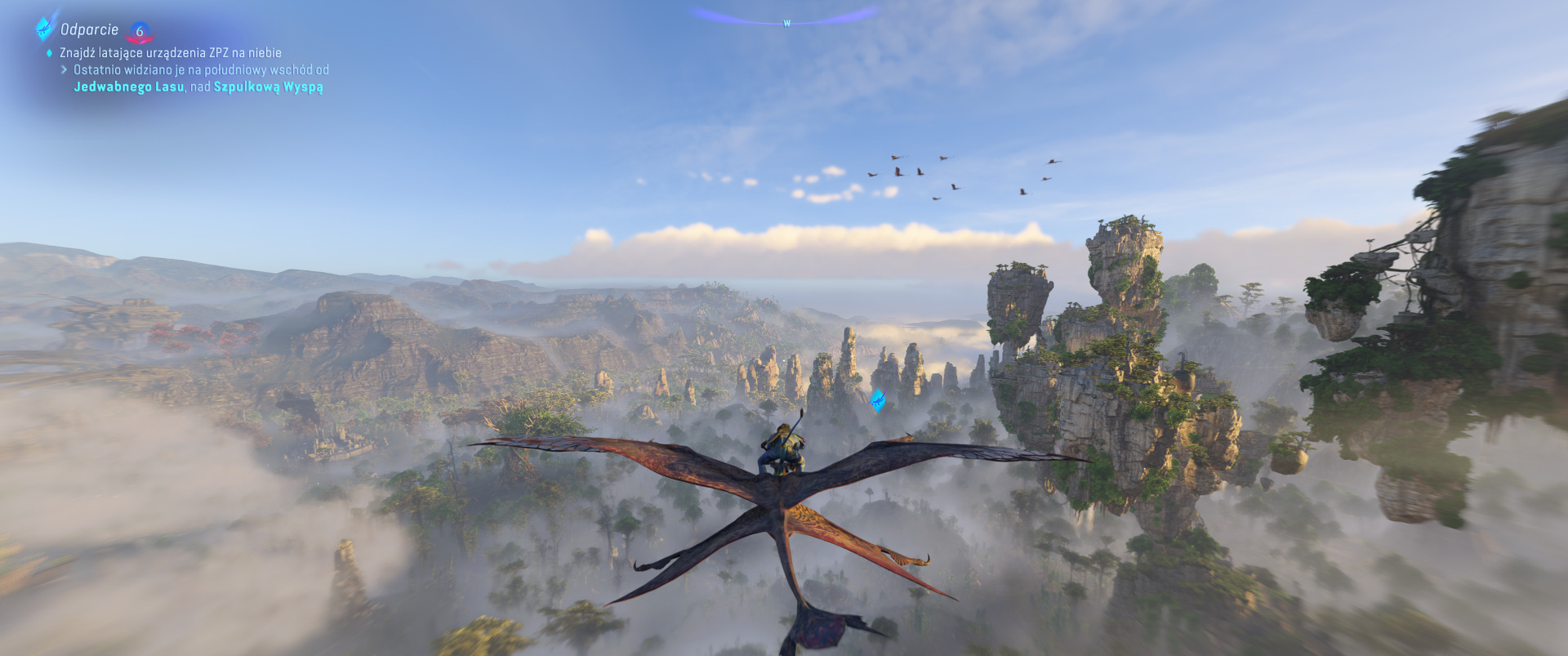
Task: Open the Odparcie quest tracker title
Action: click(x=89, y=30)
